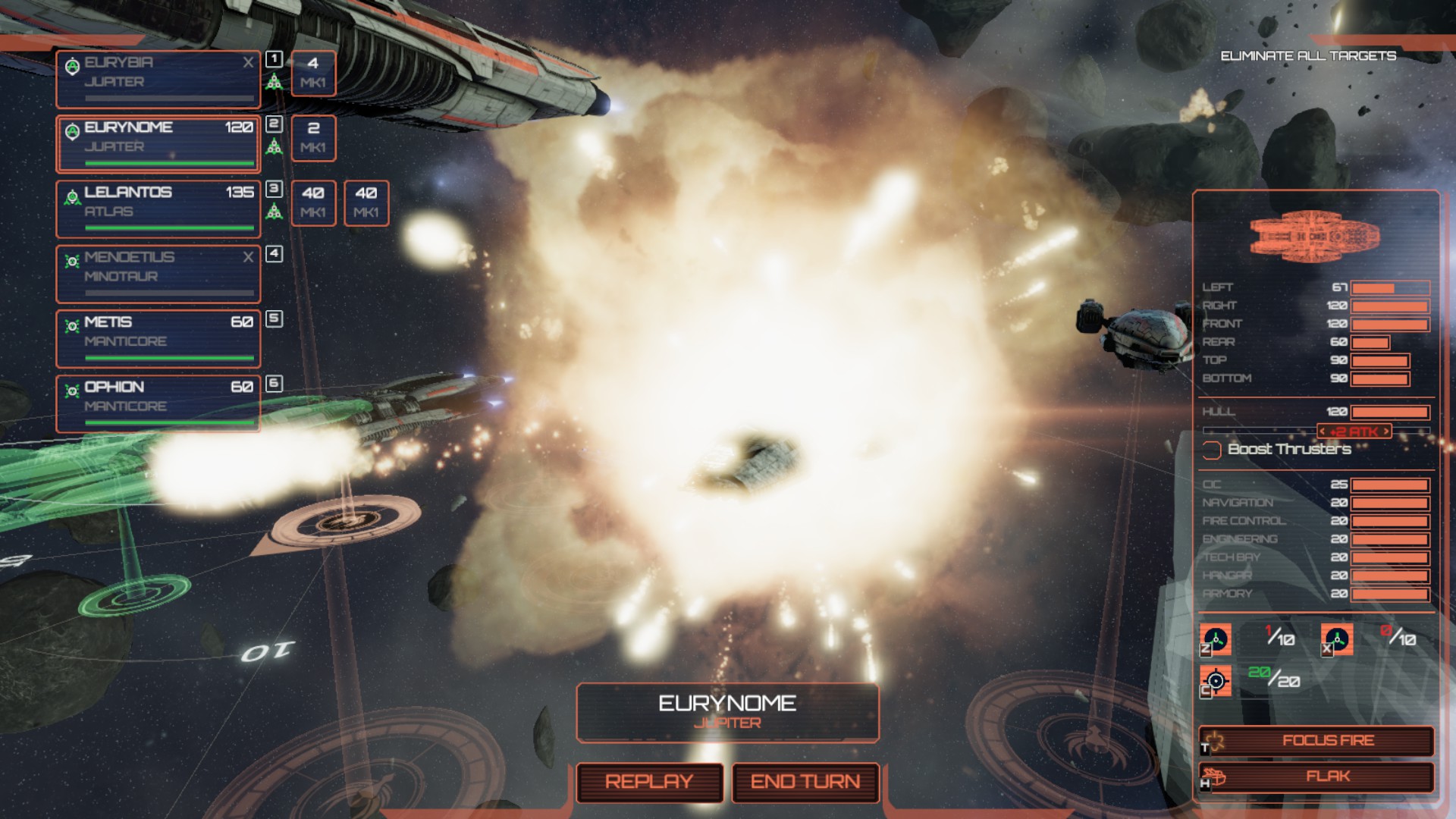
Task: End the current turn
Action: click(x=805, y=782)
